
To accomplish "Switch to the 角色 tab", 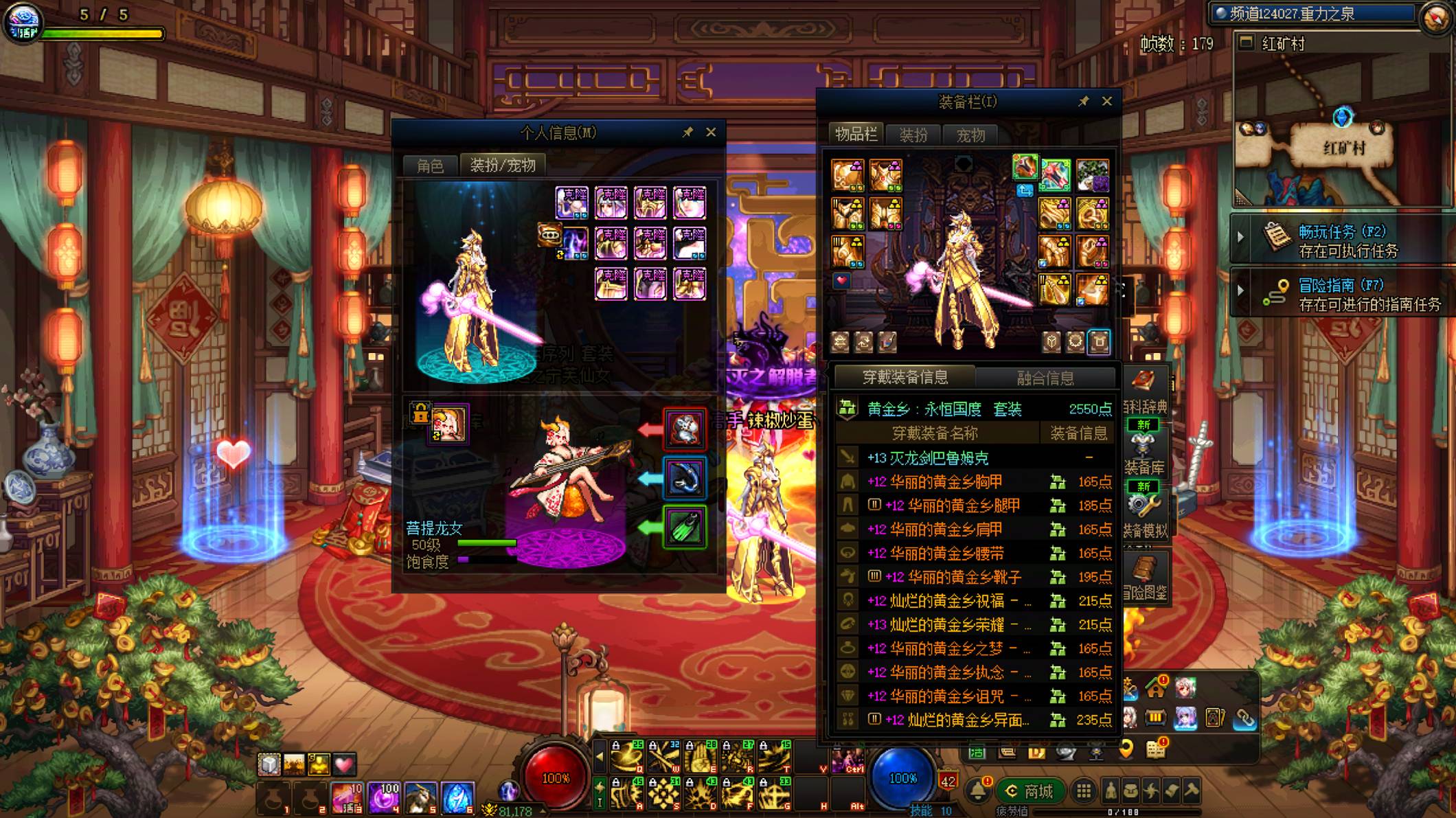I will coord(430,166).
